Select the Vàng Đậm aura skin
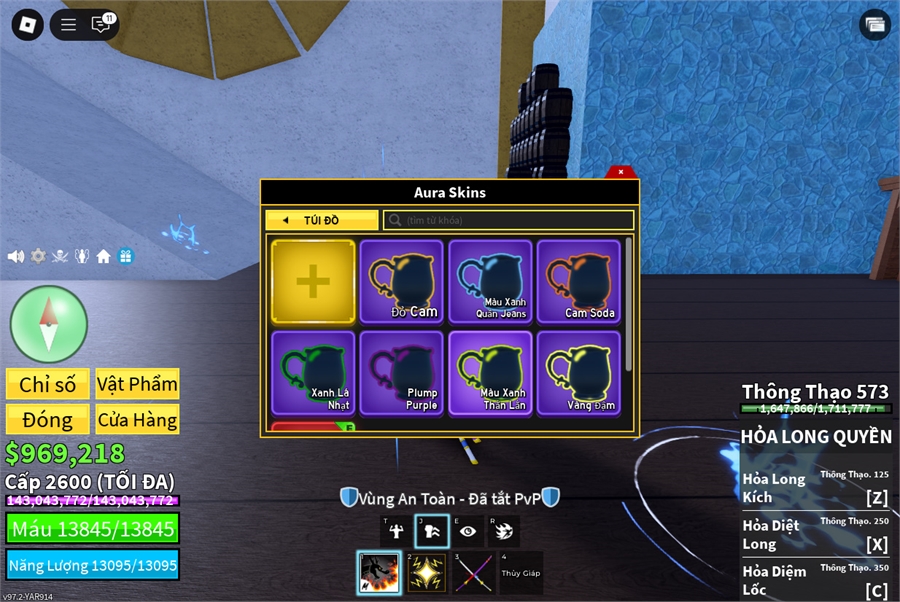The height and width of the screenshot is (602, 900). coord(579,372)
